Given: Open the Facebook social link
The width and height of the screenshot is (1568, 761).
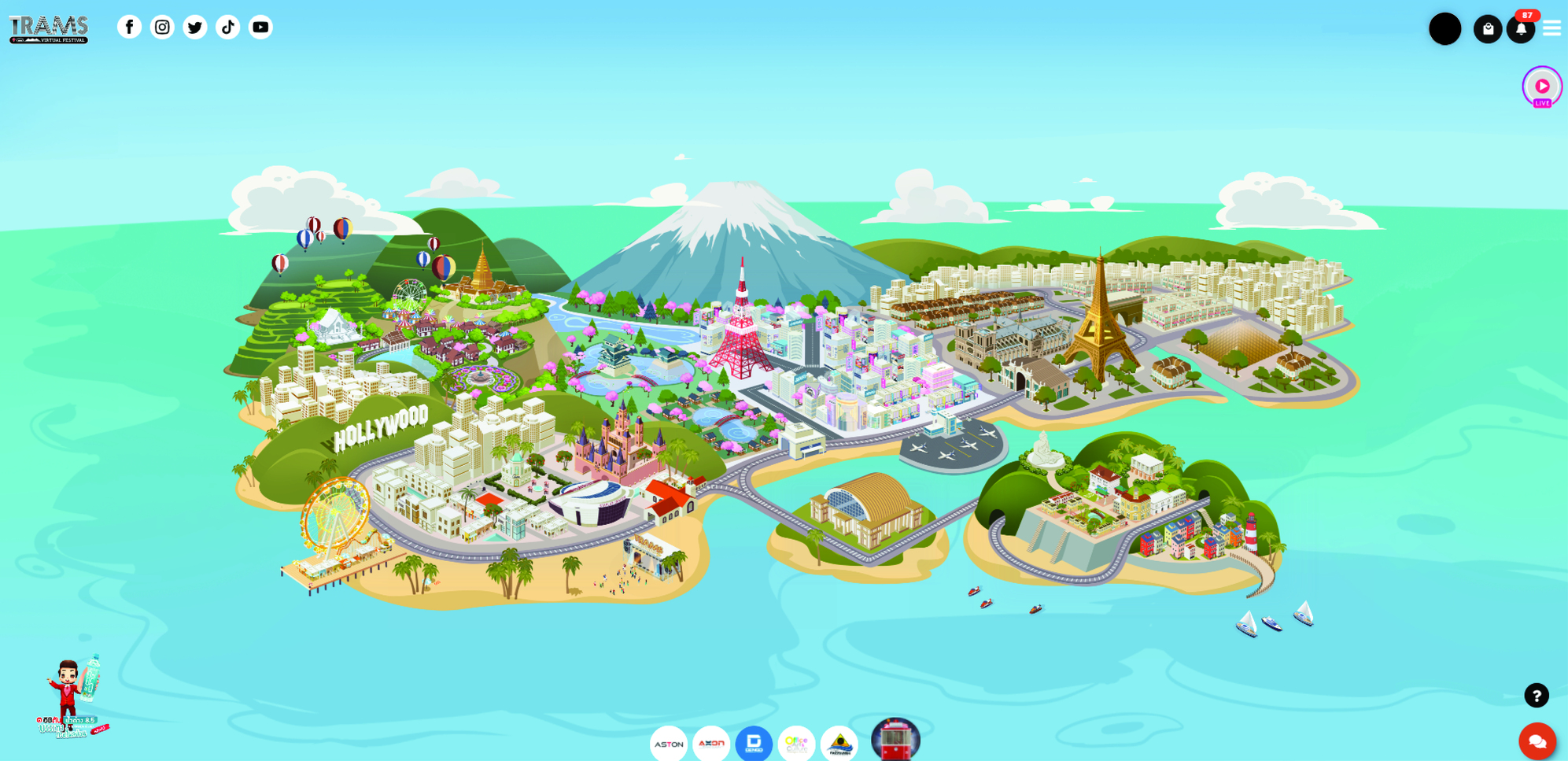Looking at the screenshot, I should [130, 28].
